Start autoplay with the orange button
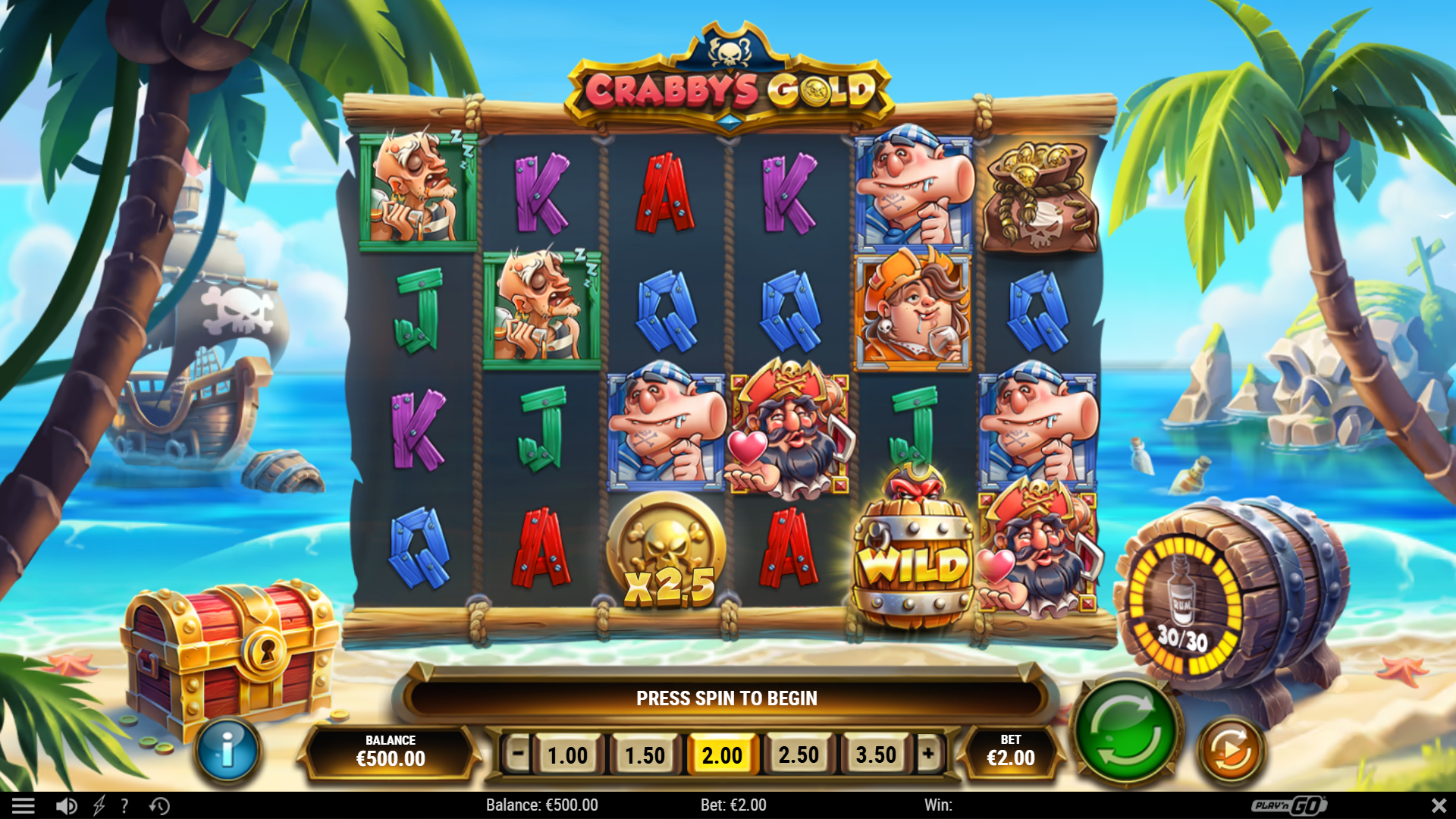 point(1230,750)
